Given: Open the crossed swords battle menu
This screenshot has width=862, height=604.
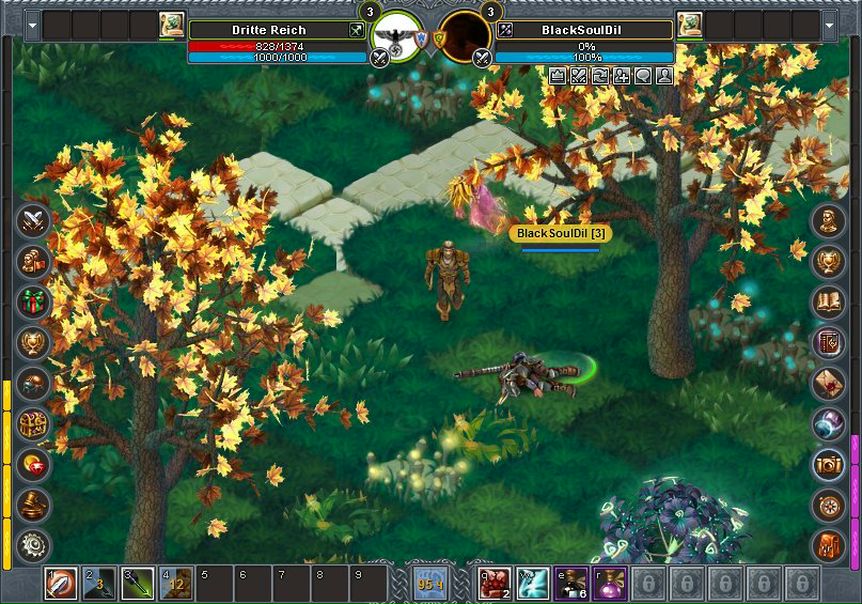Looking at the screenshot, I should 34,220.
